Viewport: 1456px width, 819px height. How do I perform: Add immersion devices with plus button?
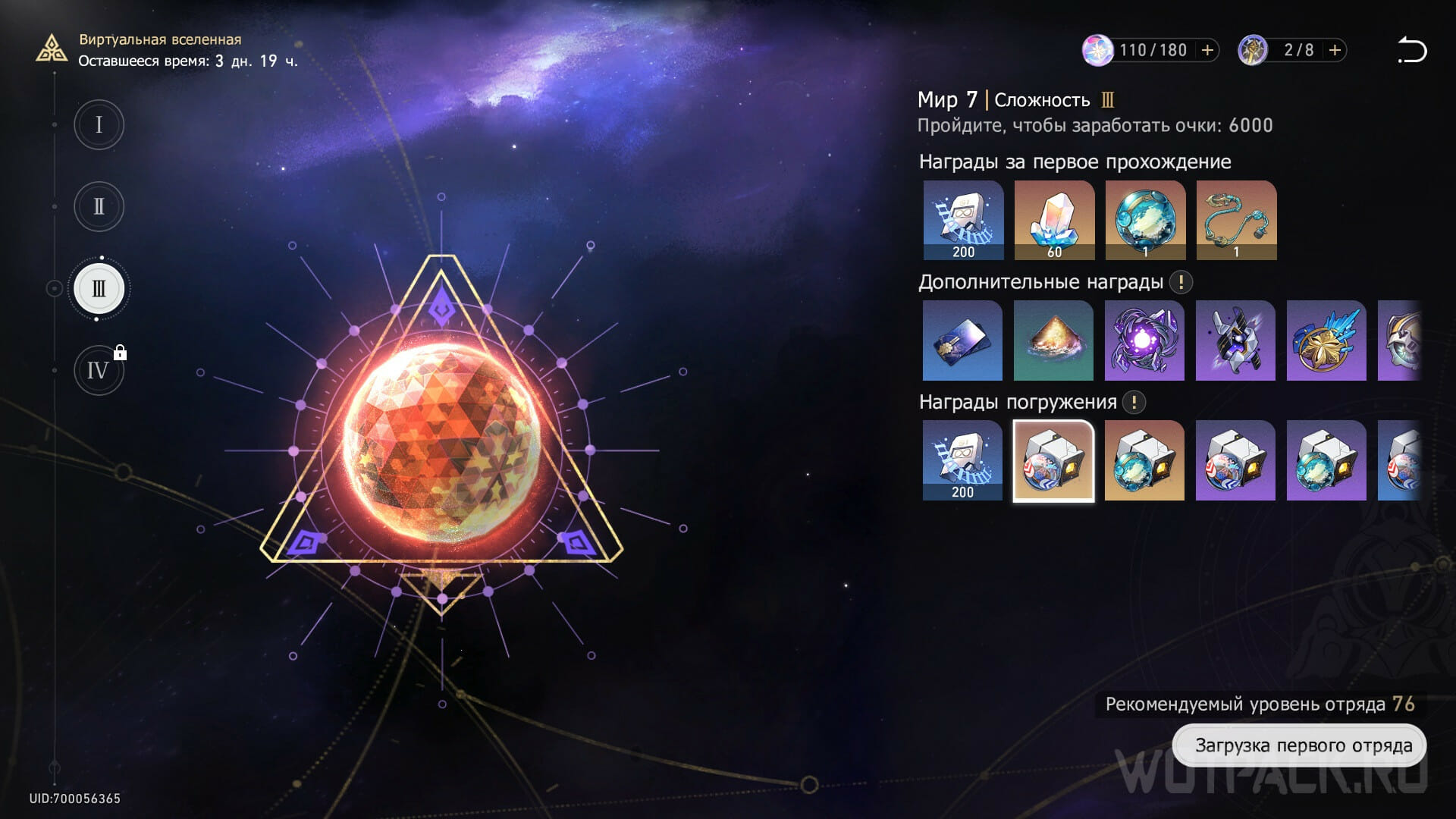pos(1335,50)
